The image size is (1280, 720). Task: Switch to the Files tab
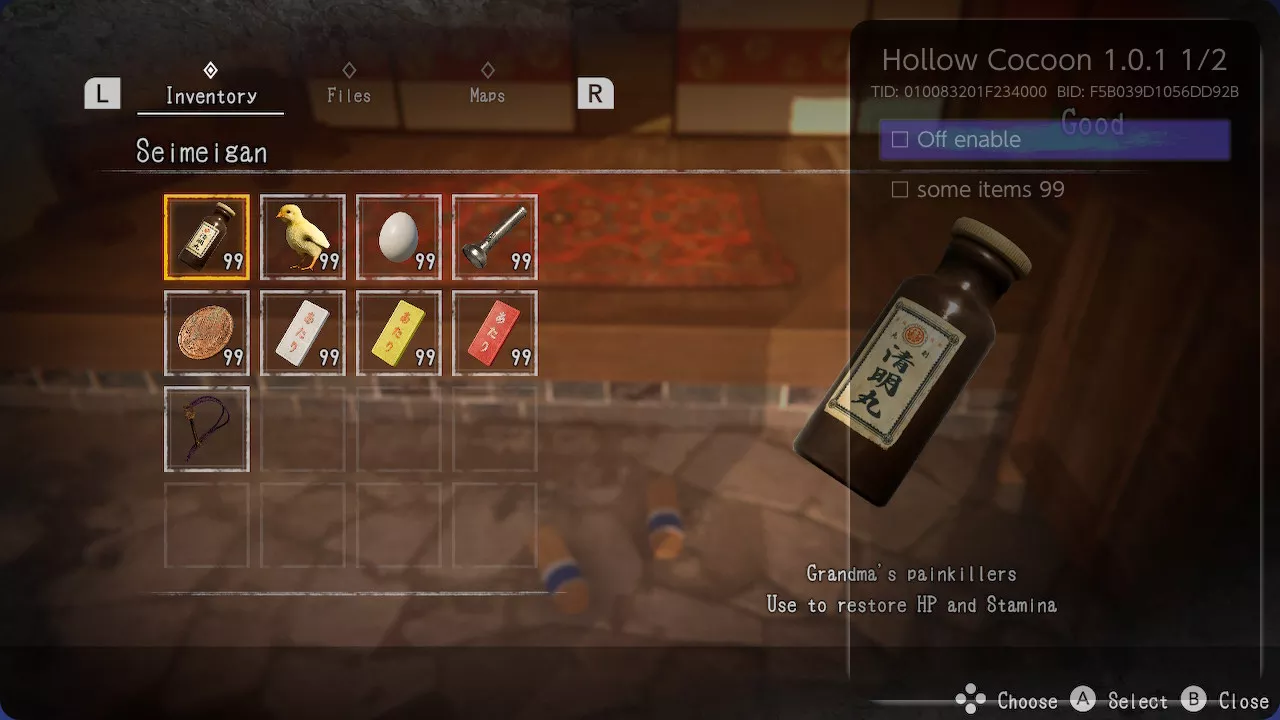tap(349, 95)
